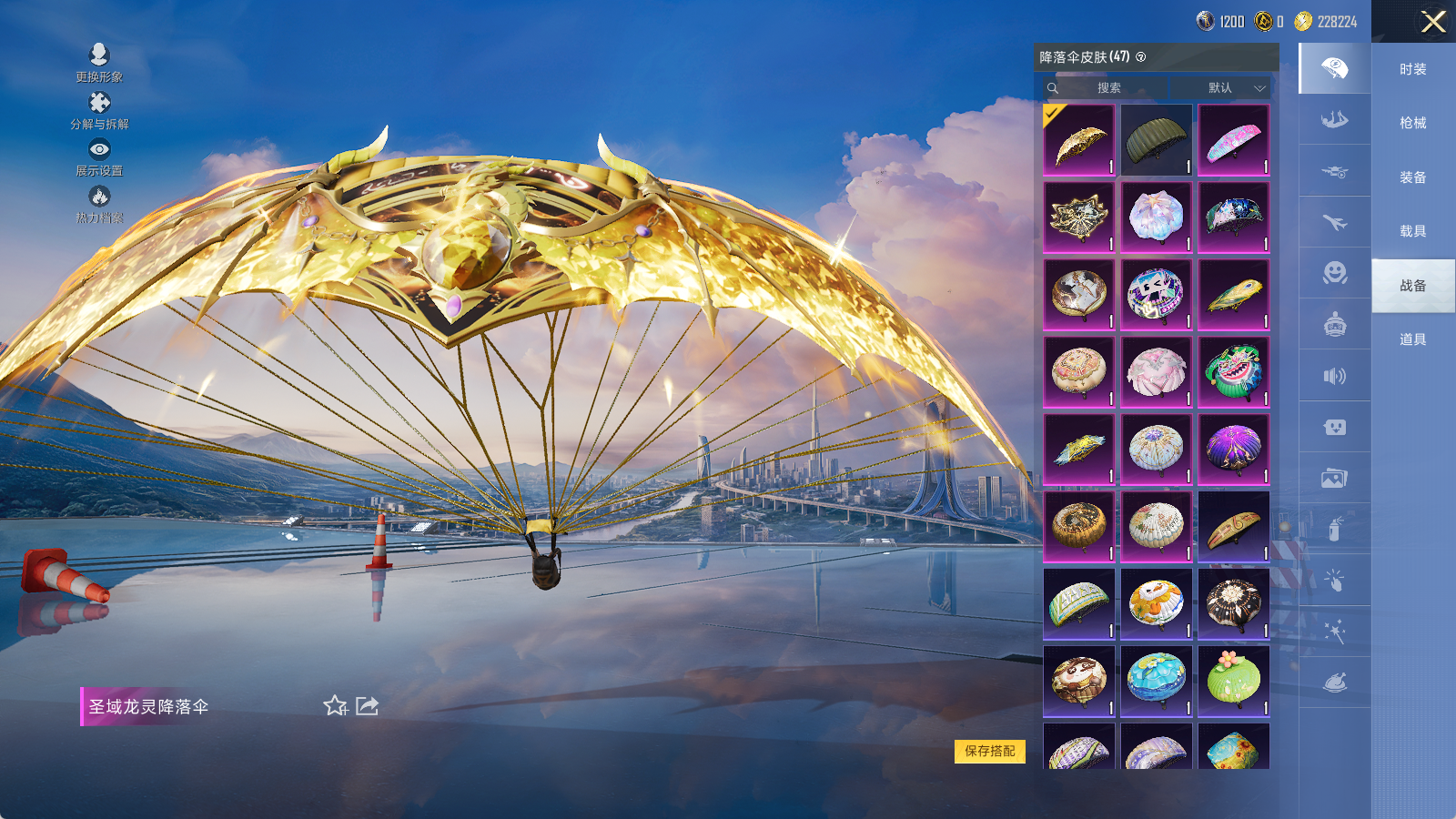
Task: Choose the green flower-topped parachute skin
Action: (1233, 681)
